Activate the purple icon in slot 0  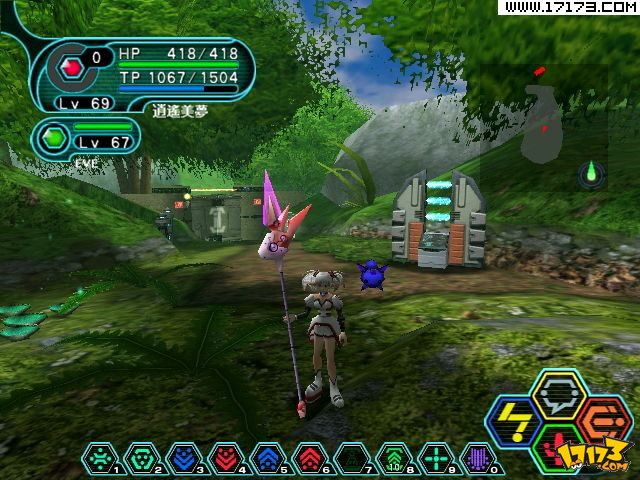pos(478,459)
